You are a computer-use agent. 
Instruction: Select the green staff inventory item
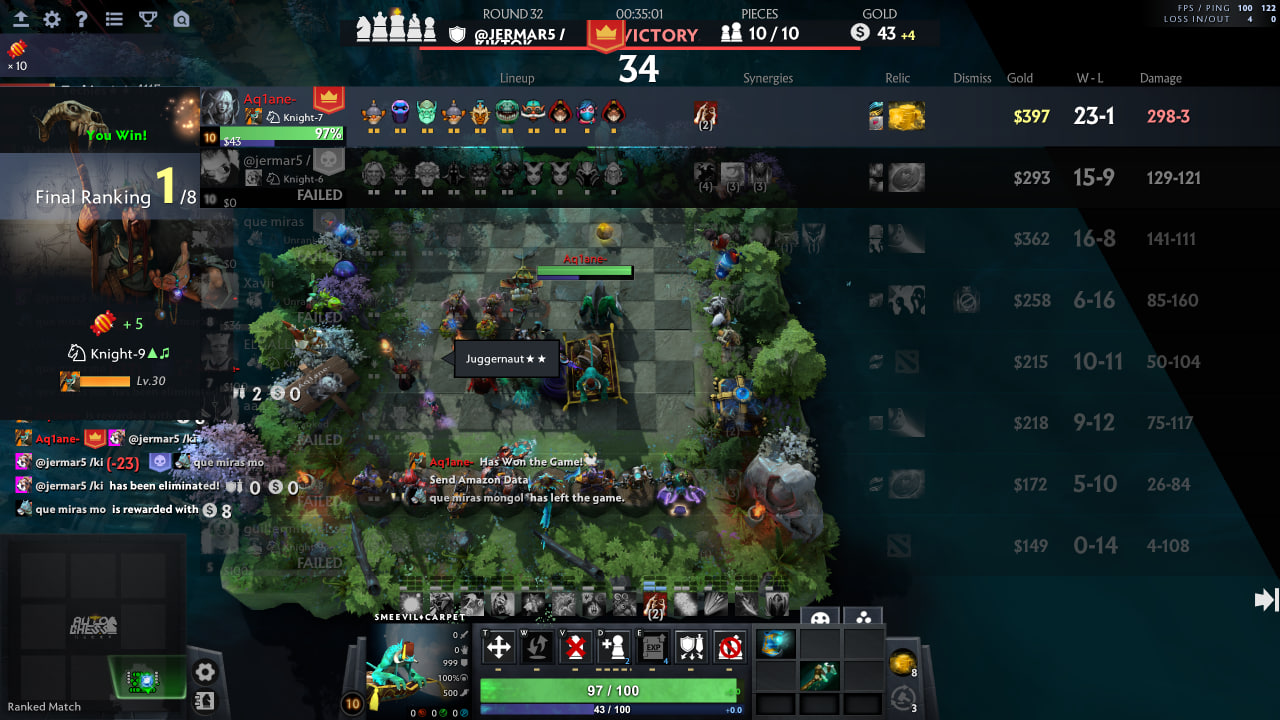pyautogui.click(x=817, y=676)
